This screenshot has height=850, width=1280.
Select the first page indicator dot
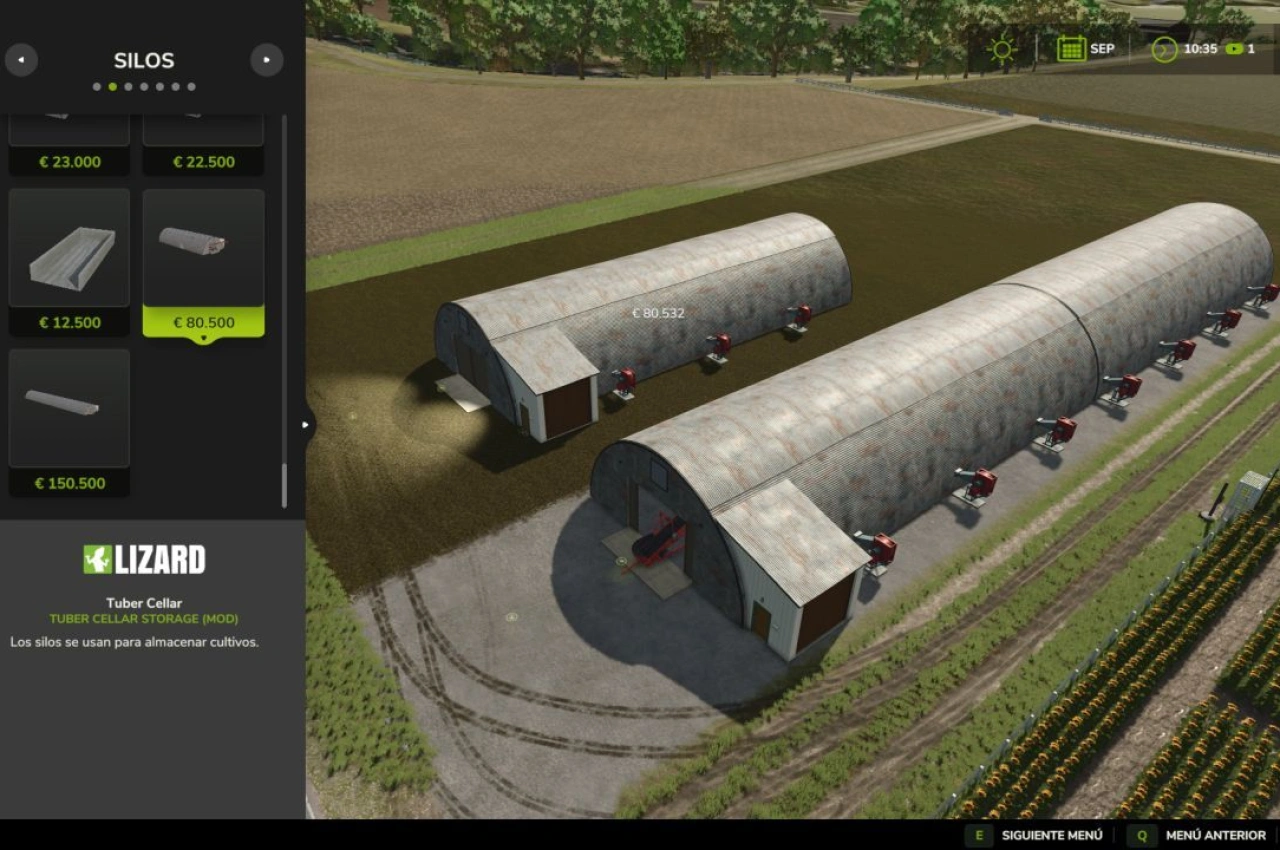(x=97, y=86)
